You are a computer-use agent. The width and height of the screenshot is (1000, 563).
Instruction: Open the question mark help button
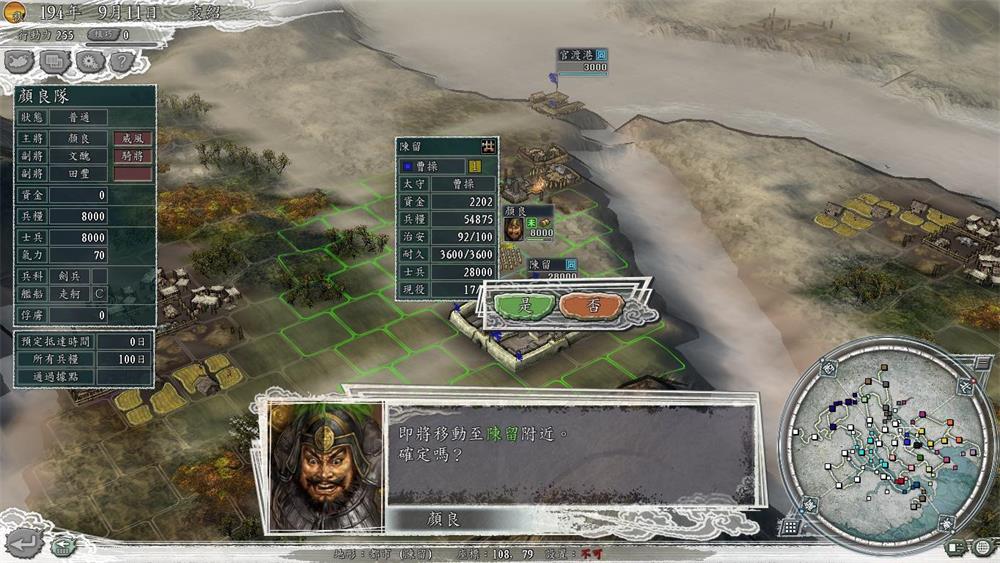(x=122, y=61)
